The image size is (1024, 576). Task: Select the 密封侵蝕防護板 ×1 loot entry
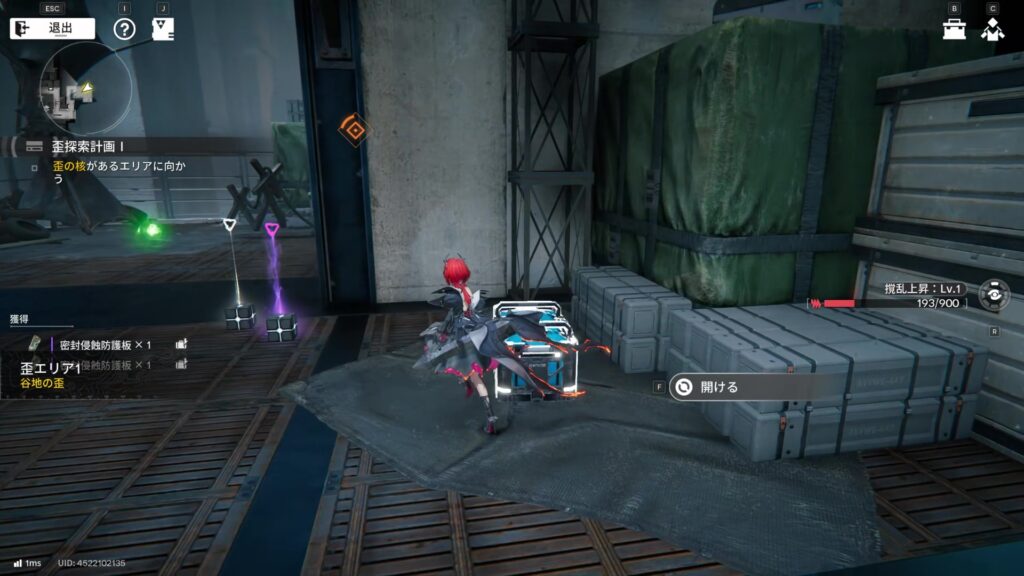(x=105, y=343)
